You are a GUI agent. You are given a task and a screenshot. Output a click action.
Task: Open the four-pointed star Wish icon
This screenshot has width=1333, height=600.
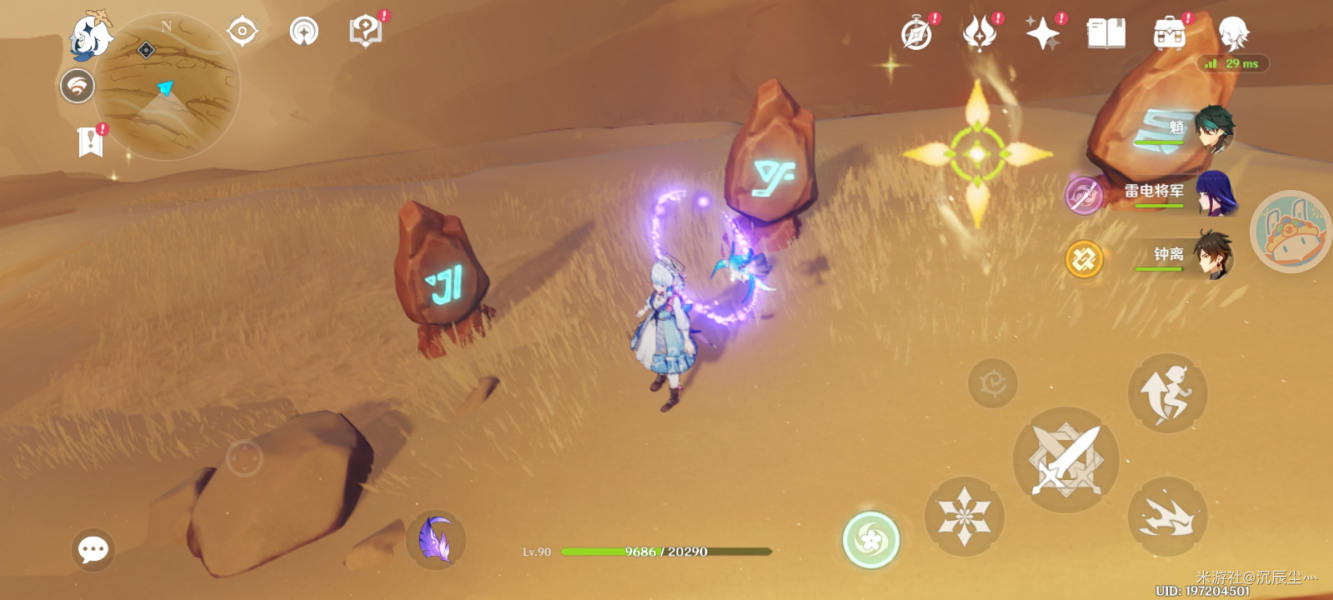click(x=1042, y=33)
